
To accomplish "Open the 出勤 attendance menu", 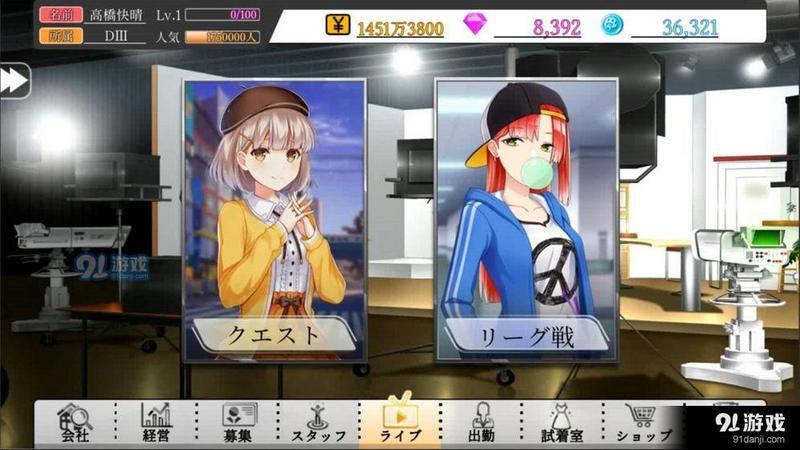I will click(481, 424).
